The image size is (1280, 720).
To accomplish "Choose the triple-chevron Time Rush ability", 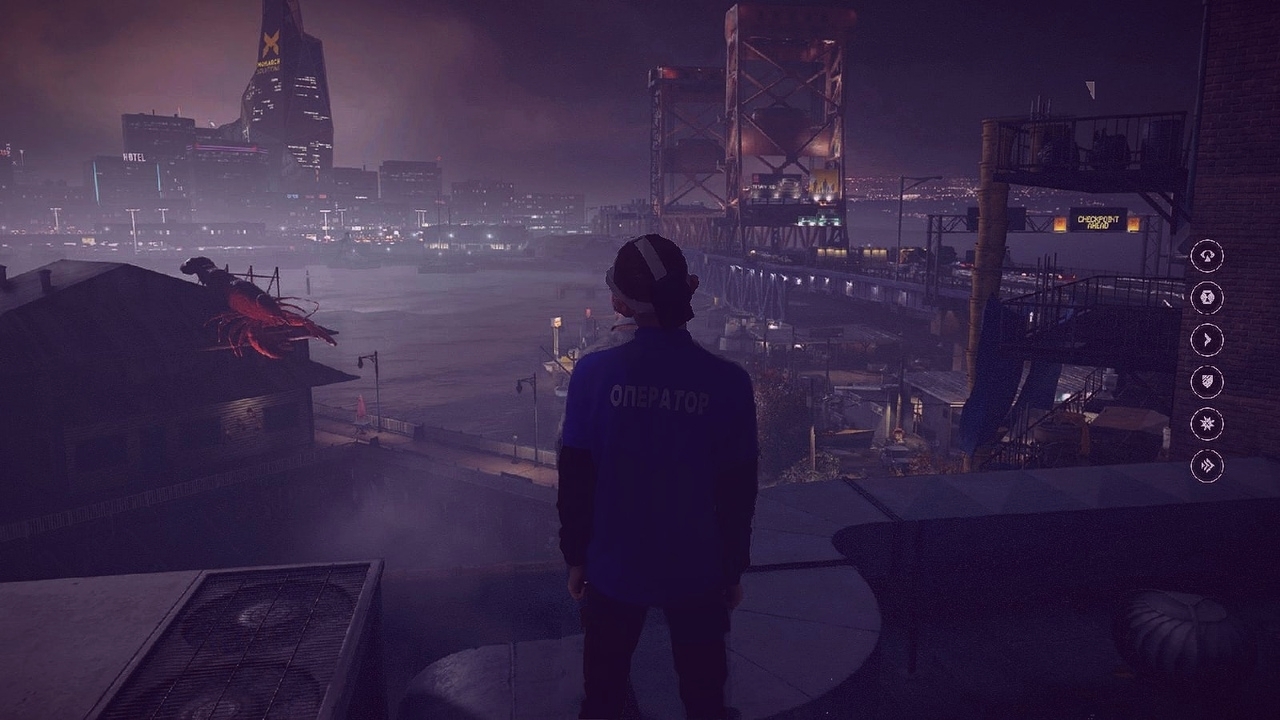I will click(x=1207, y=466).
